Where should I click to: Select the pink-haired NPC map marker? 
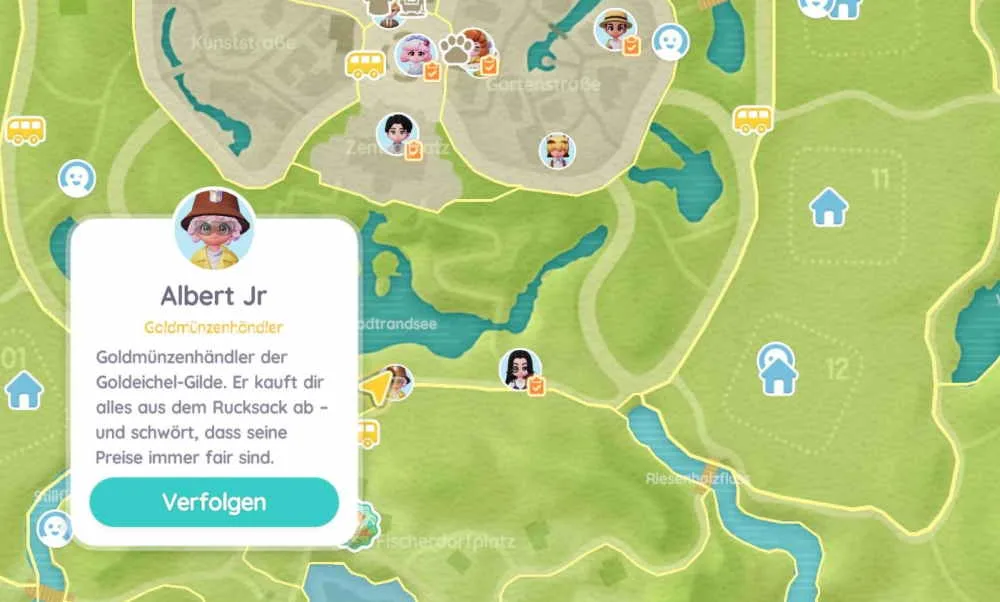(x=413, y=56)
